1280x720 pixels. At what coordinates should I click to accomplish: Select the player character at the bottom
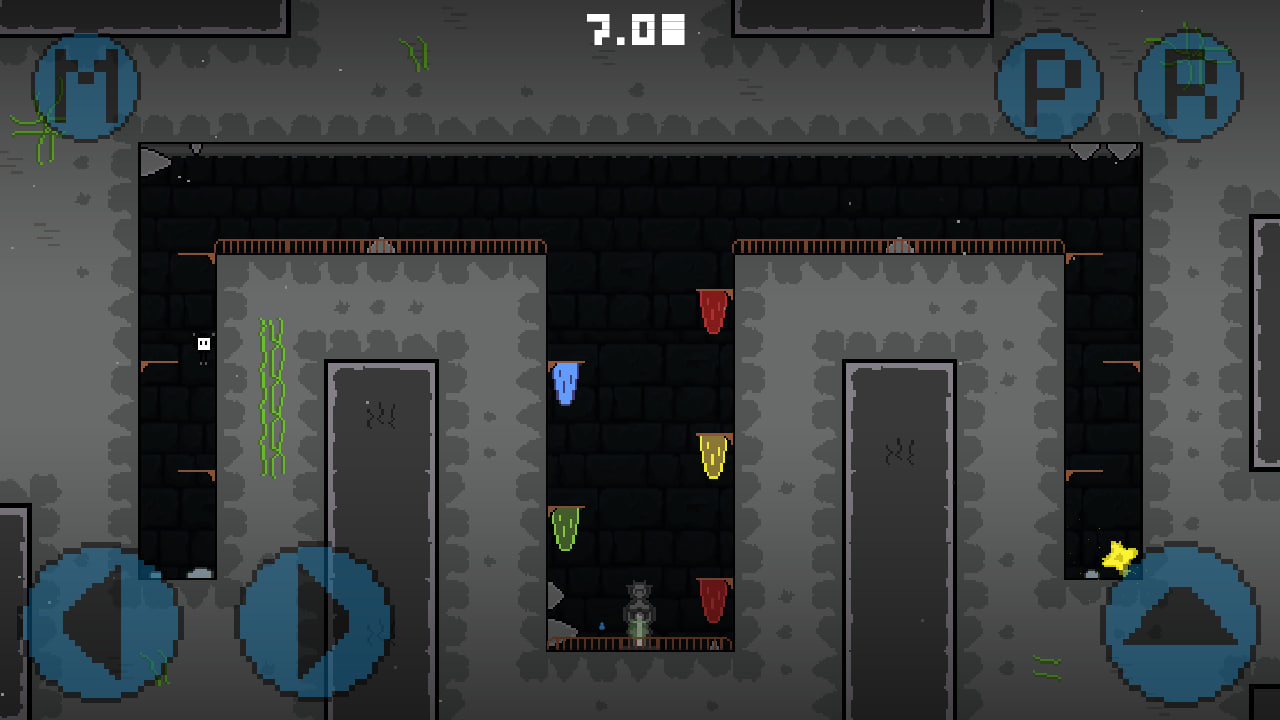[638, 605]
